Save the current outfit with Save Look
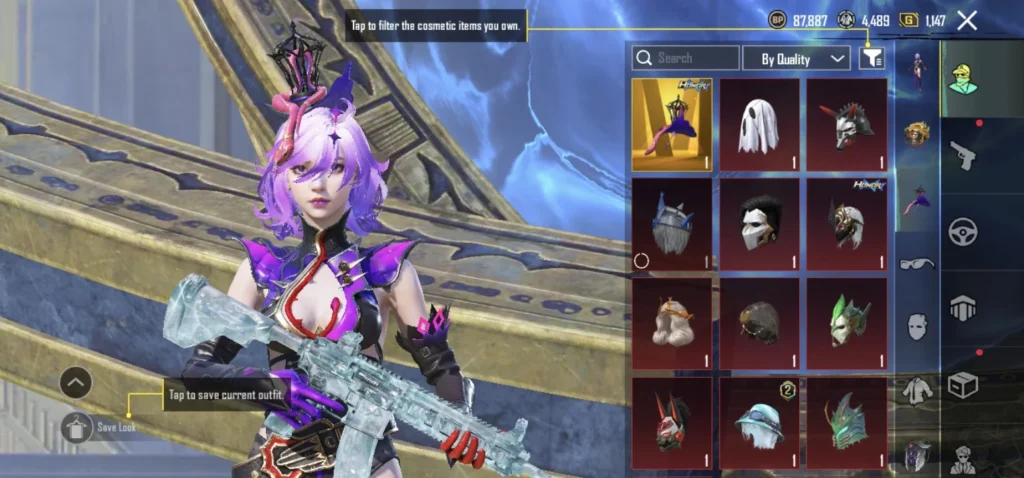The image size is (1024, 478). pos(77,428)
